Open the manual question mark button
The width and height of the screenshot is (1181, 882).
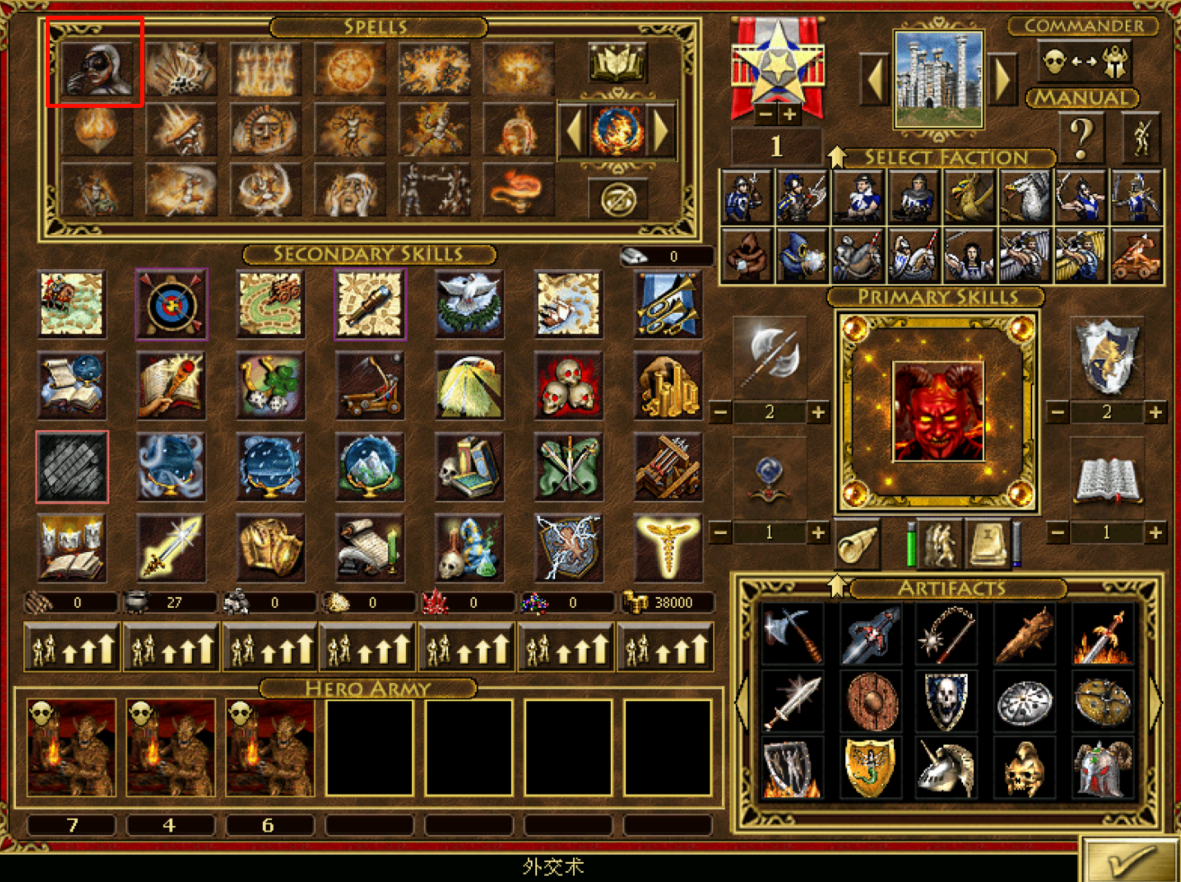[1080, 140]
